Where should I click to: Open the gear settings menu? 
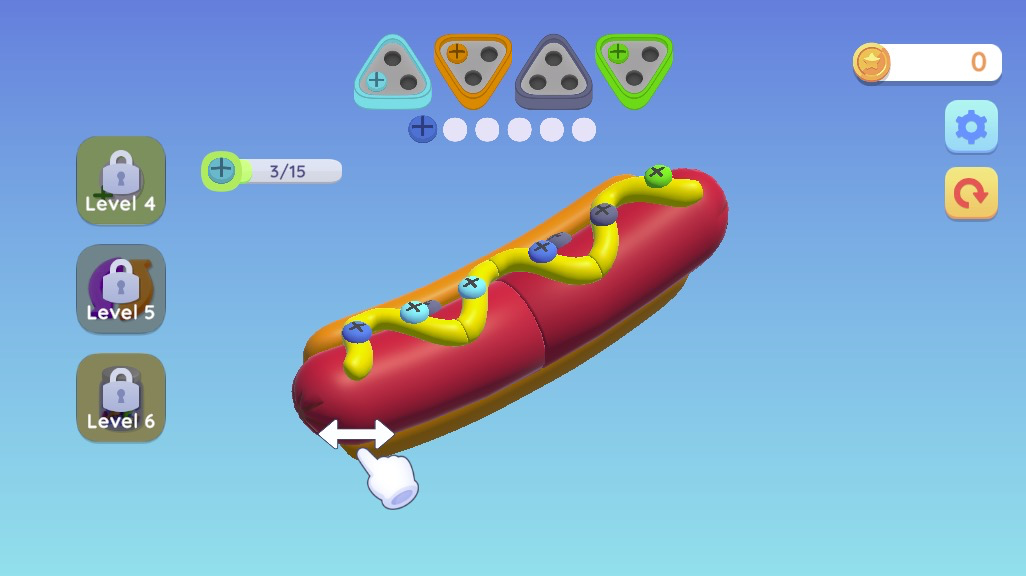(971, 127)
